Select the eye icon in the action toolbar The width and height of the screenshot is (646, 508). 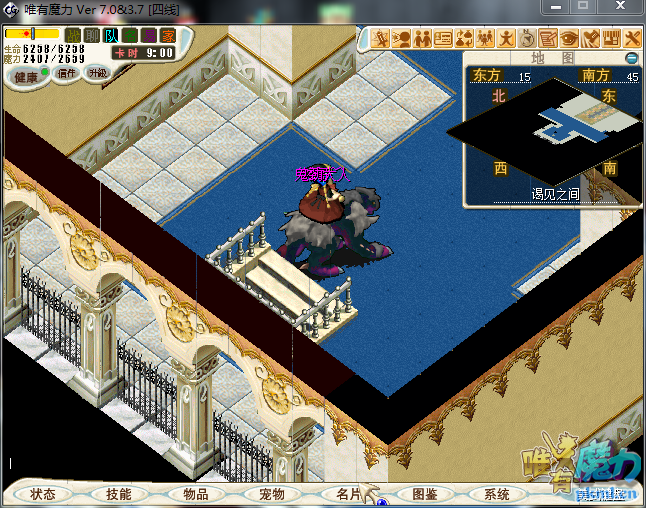570,39
